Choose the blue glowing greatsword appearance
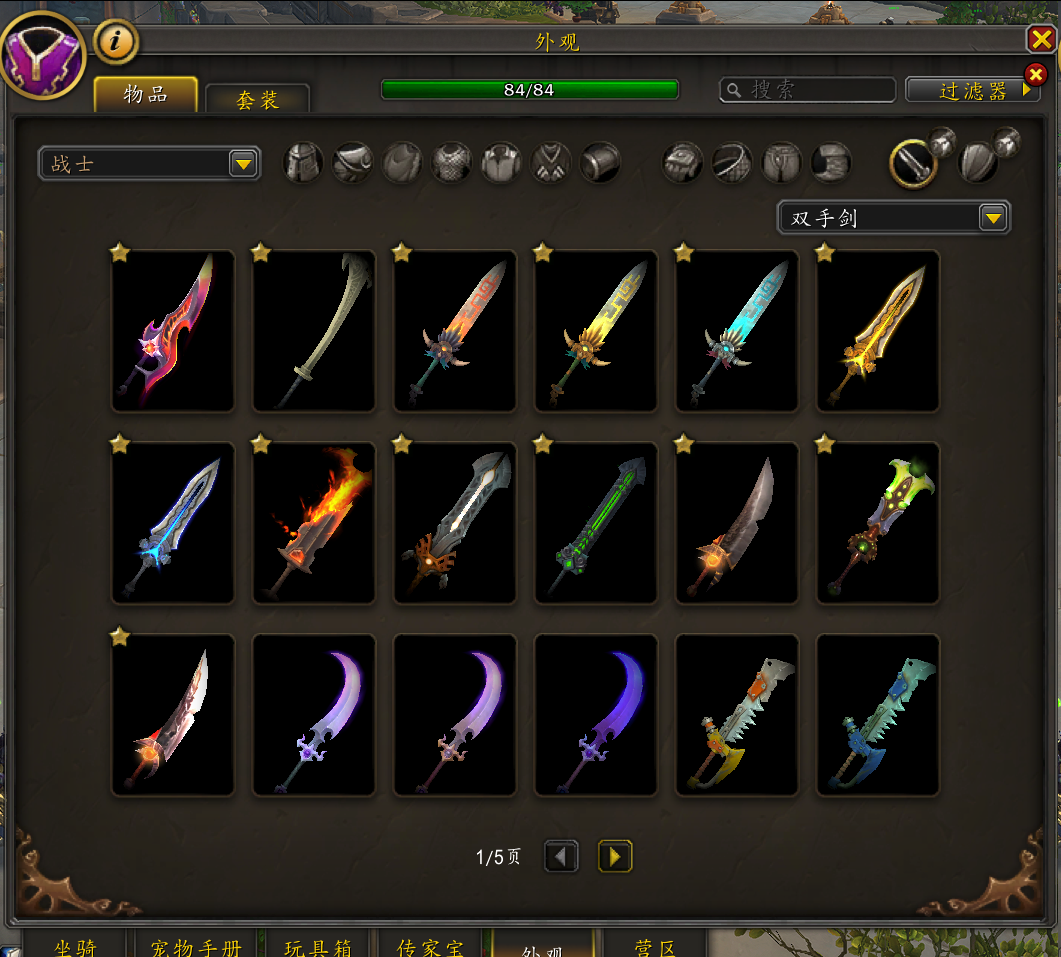Viewport: 1061px width, 957px height. click(x=173, y=523)
